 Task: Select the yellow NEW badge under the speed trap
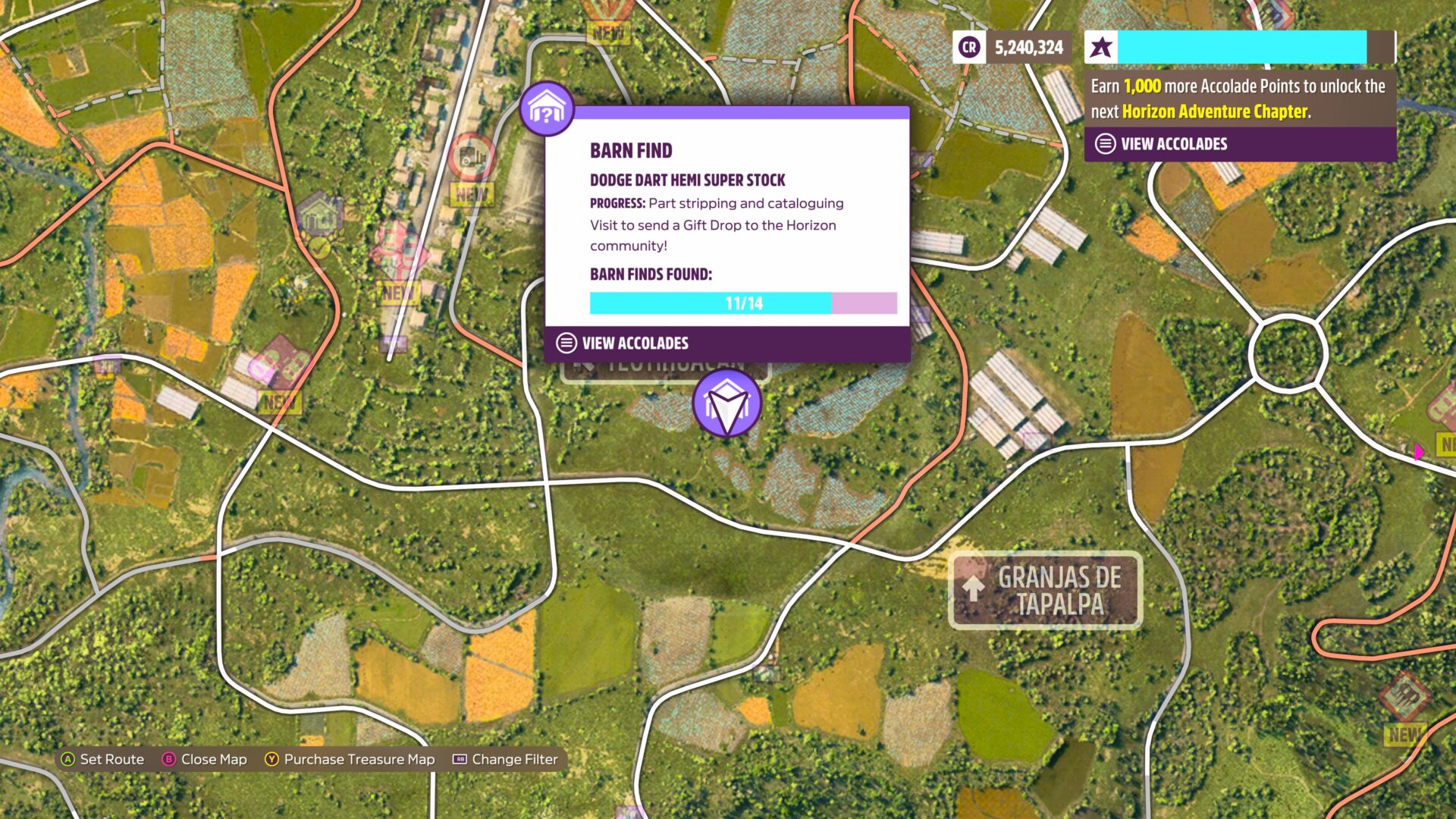pos(472,193)
